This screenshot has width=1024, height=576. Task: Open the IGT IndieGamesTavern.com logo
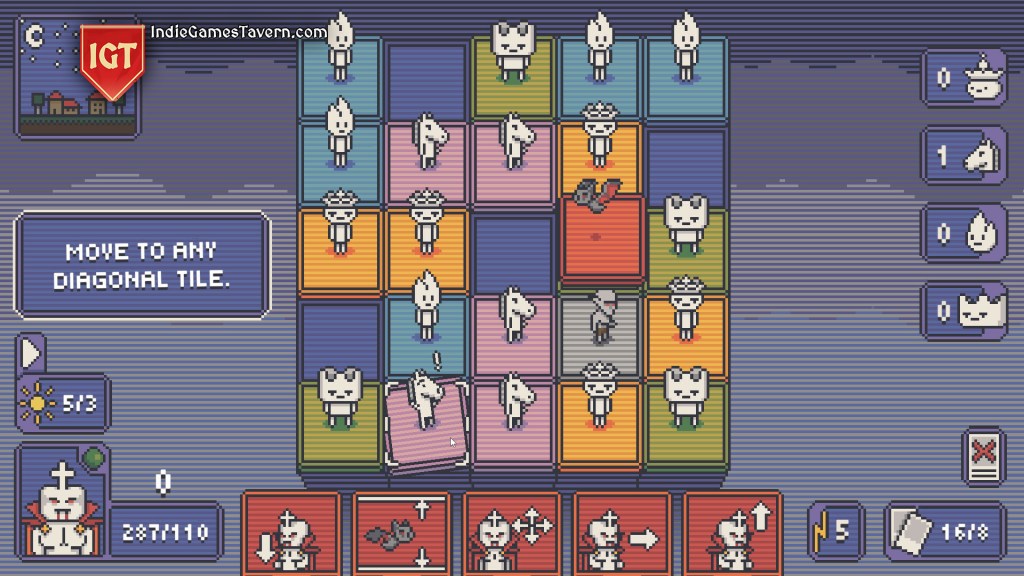coord(112,58)
